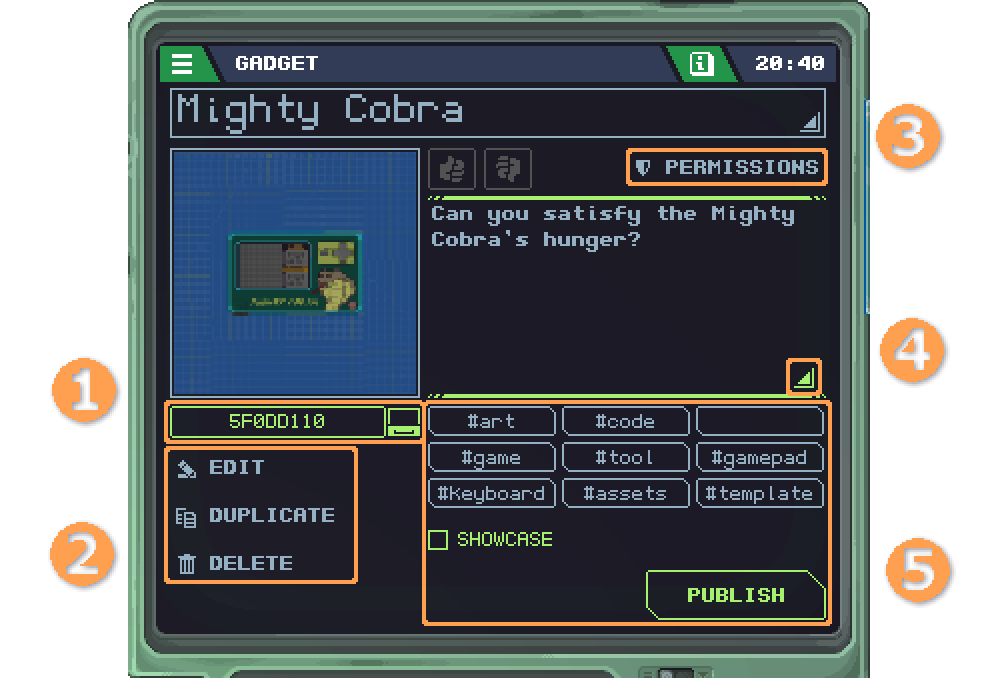This screenshot has width=1000, height=678.
Task: Select the #game tag
Action: [491, 458]
